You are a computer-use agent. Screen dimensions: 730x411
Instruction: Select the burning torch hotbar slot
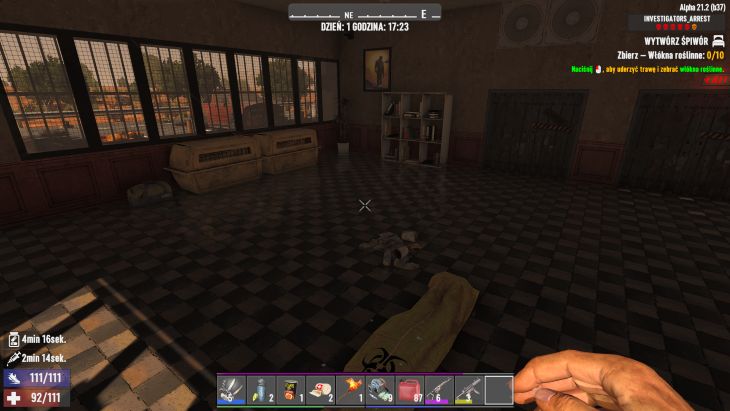tap(351, 390)
